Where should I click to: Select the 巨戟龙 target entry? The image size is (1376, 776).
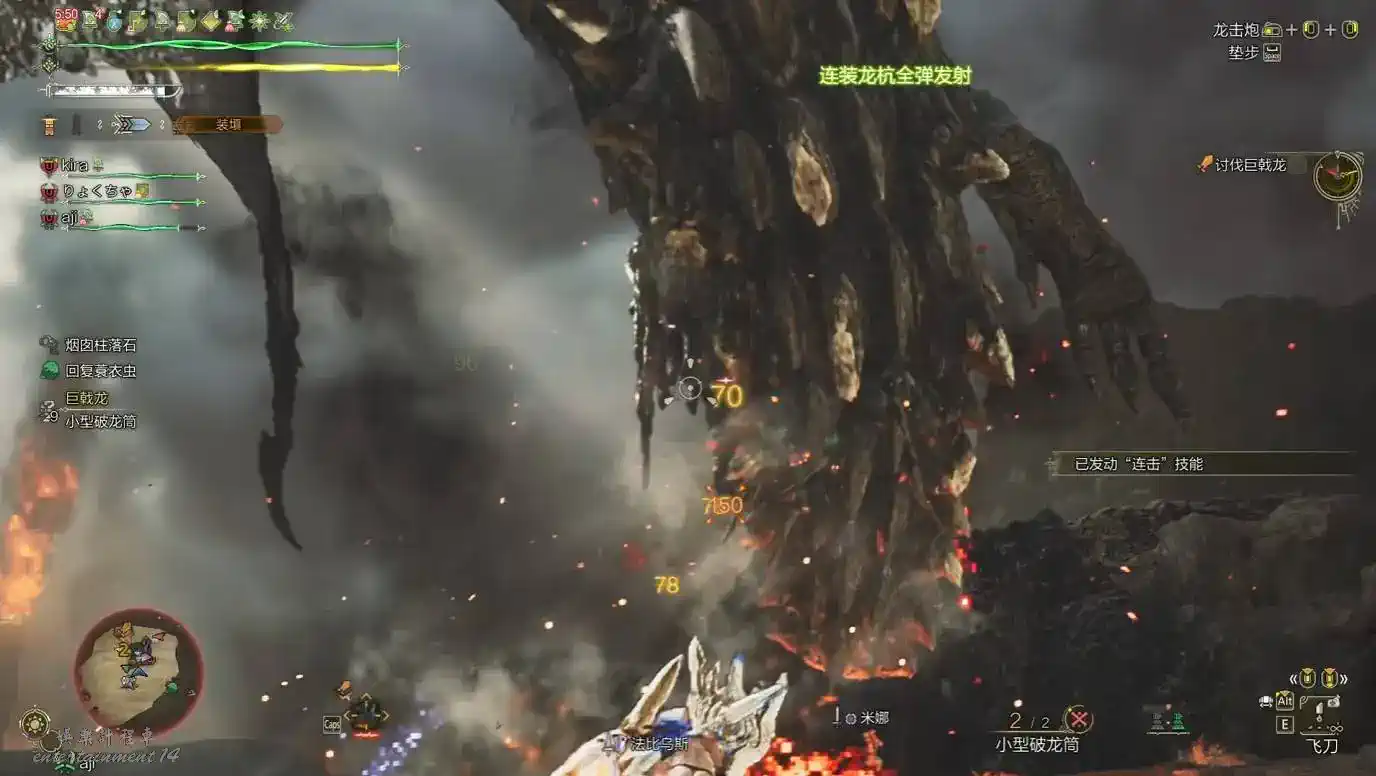[x=87, y=398]
